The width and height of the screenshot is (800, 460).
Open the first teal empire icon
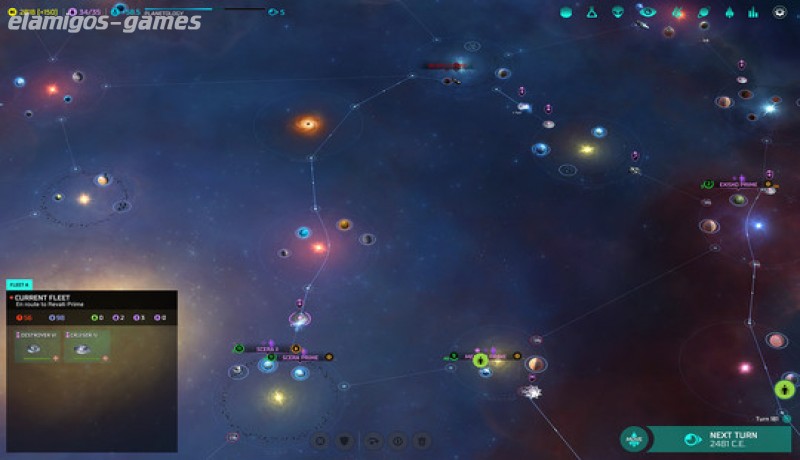(x=566, y=12)
